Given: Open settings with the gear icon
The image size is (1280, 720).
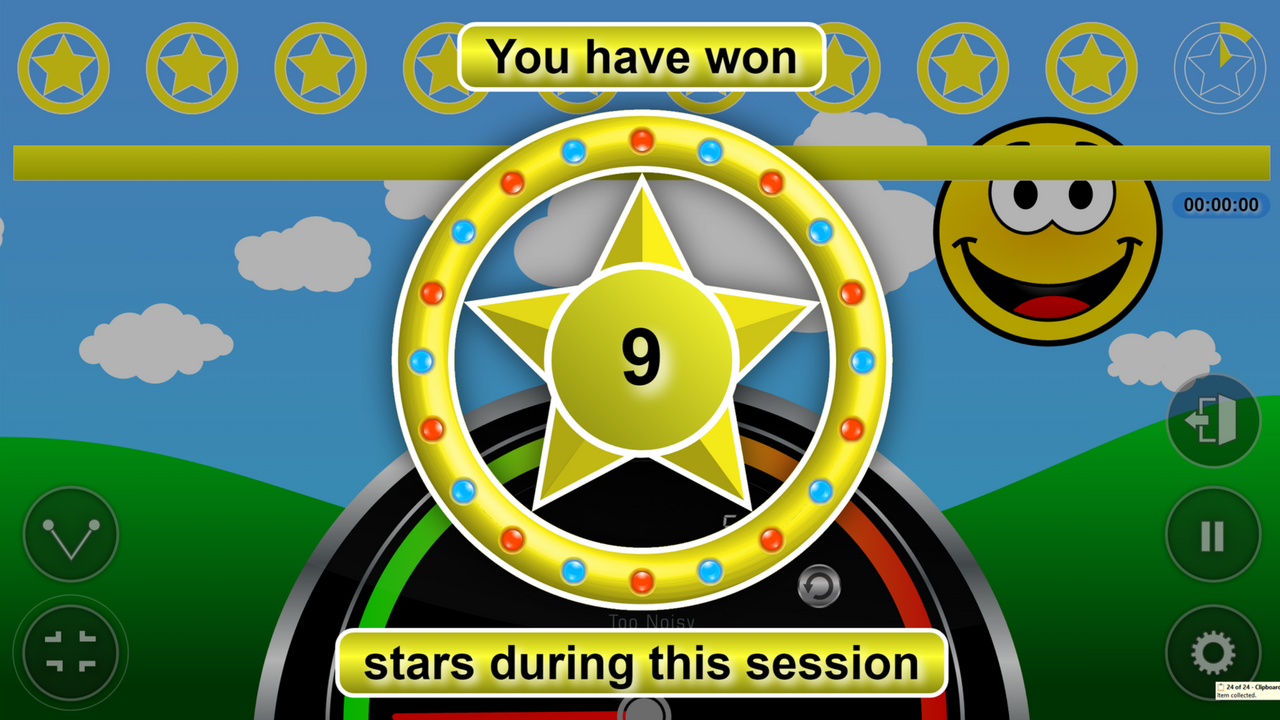Looking at the screenshot, I should 1212,653.
